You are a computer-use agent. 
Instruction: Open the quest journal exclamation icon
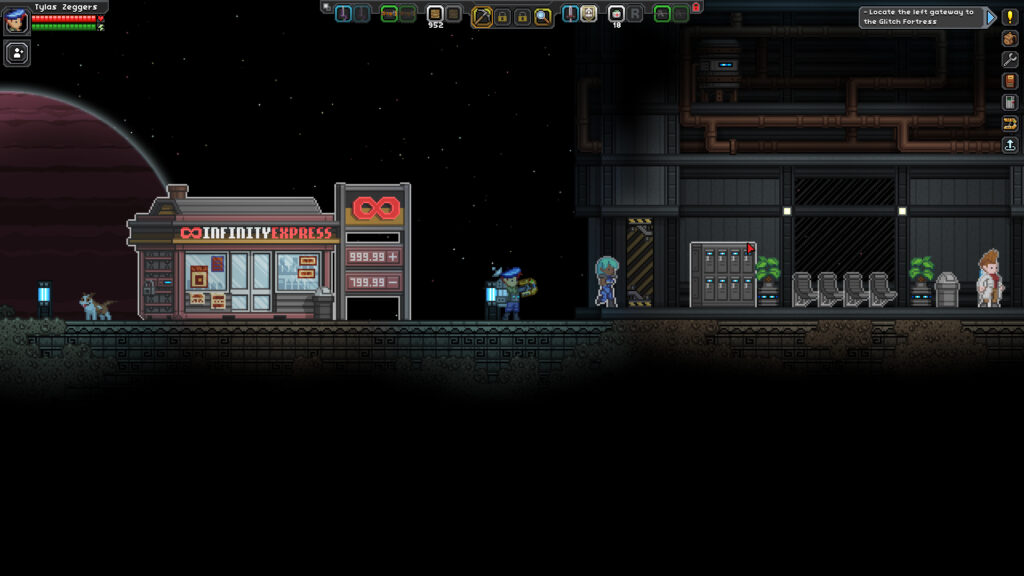click(x=1010, y=17)
